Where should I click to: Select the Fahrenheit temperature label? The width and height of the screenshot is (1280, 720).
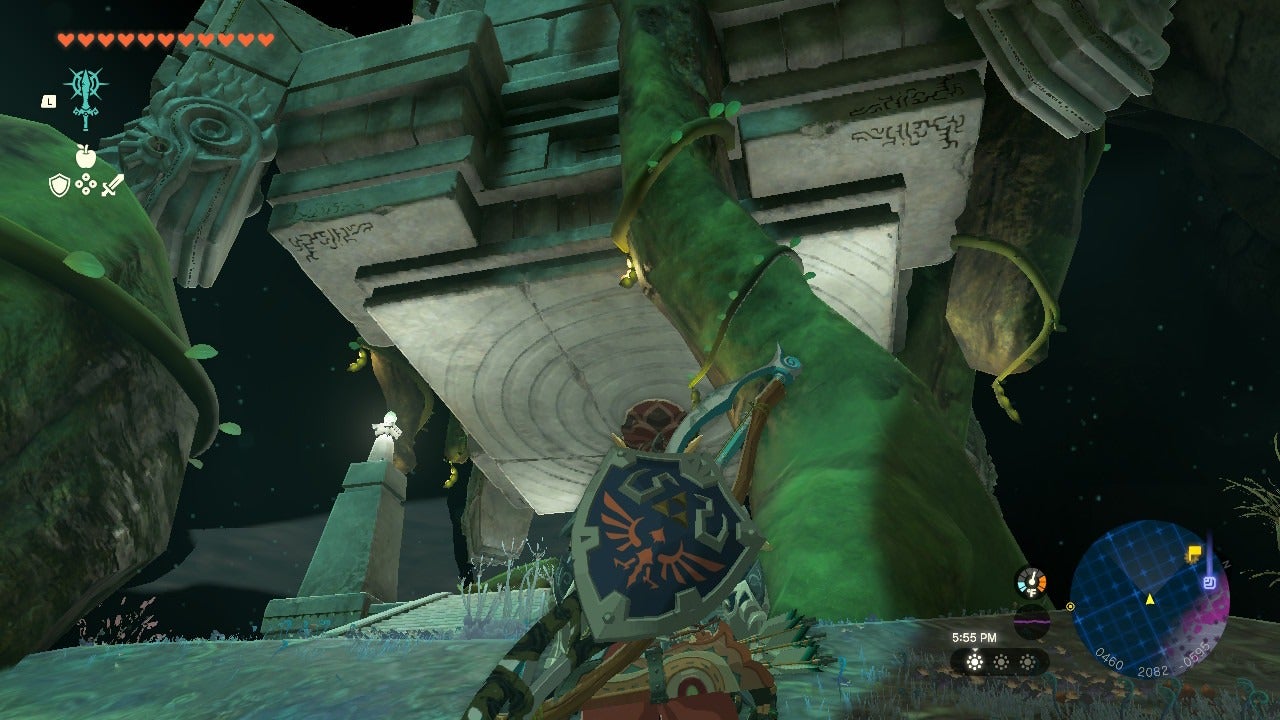(x=1033, y=593)
